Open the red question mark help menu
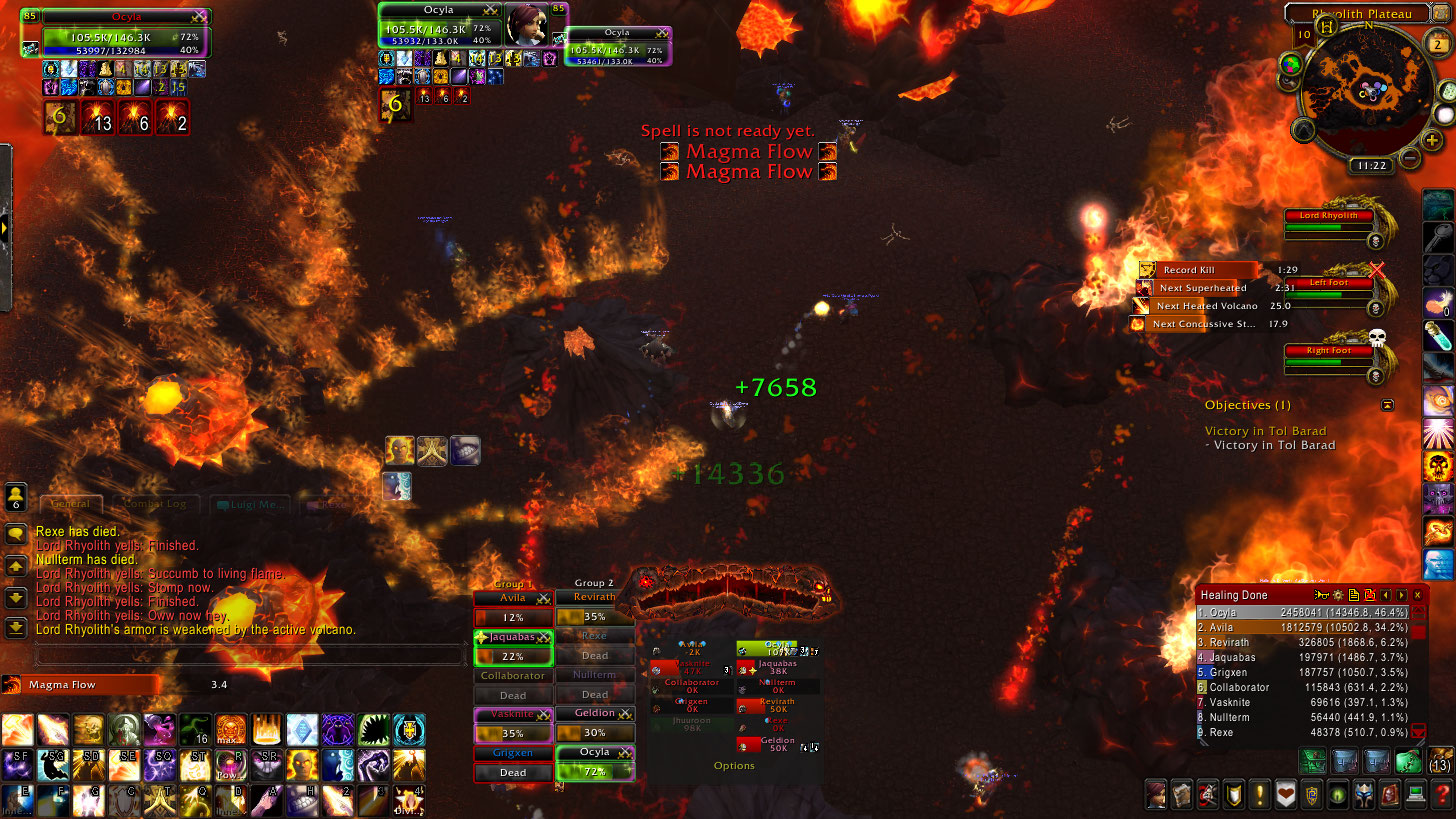1456x819 pixels. point(1441,795)
